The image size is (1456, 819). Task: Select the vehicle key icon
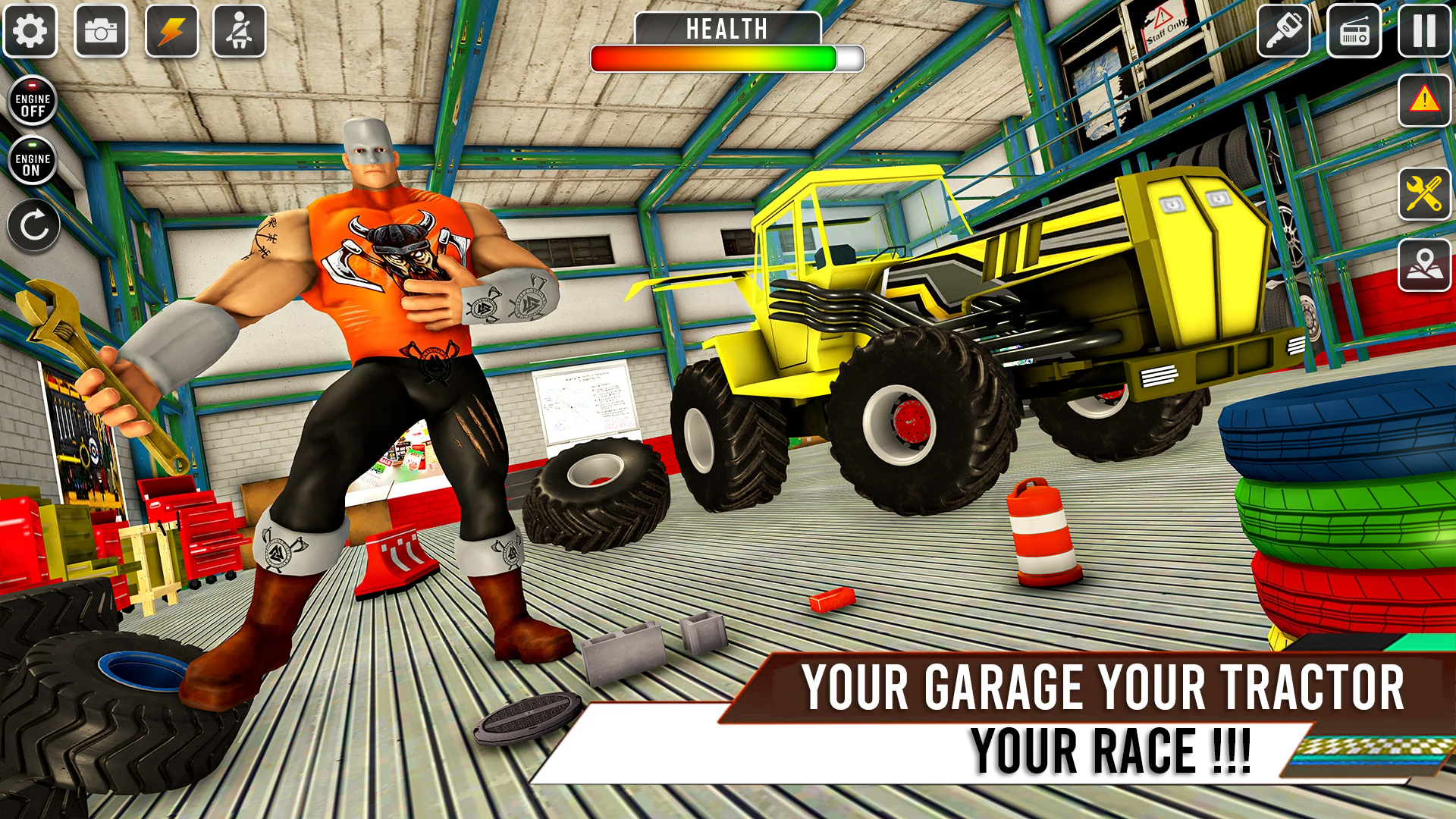pos(1284,30)
